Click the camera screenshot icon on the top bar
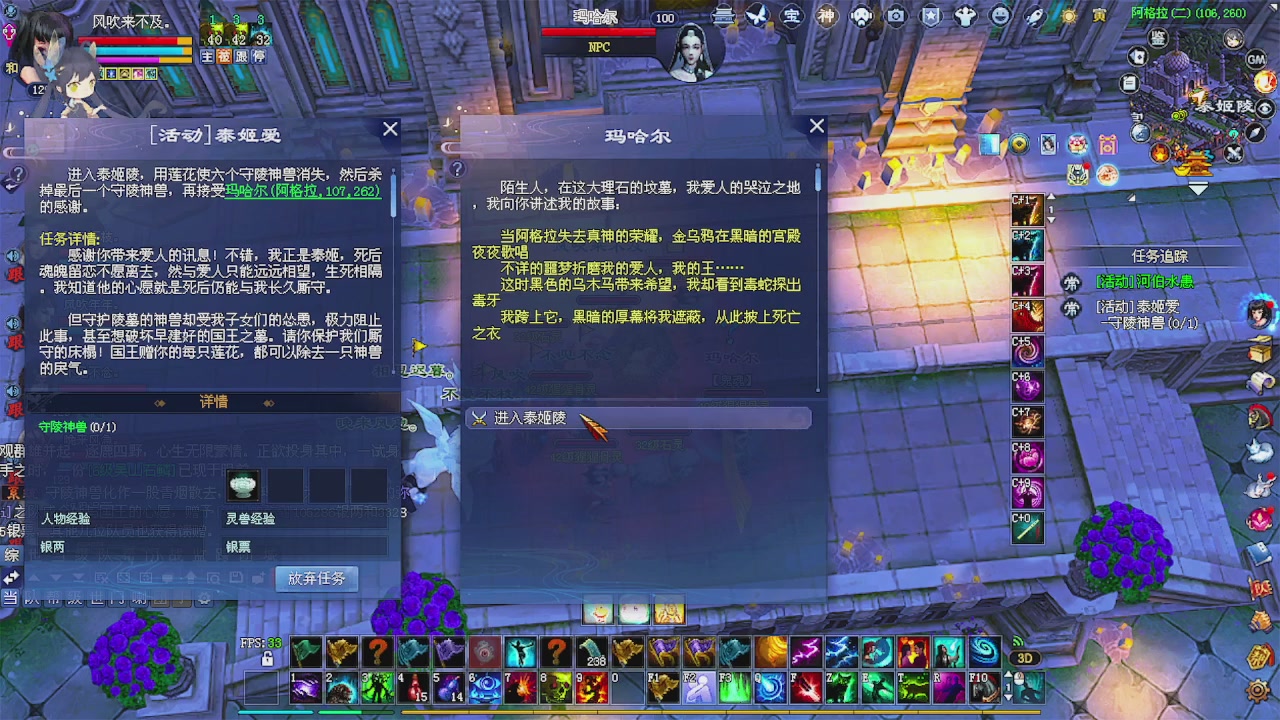1280x720 pixels. 898,17
